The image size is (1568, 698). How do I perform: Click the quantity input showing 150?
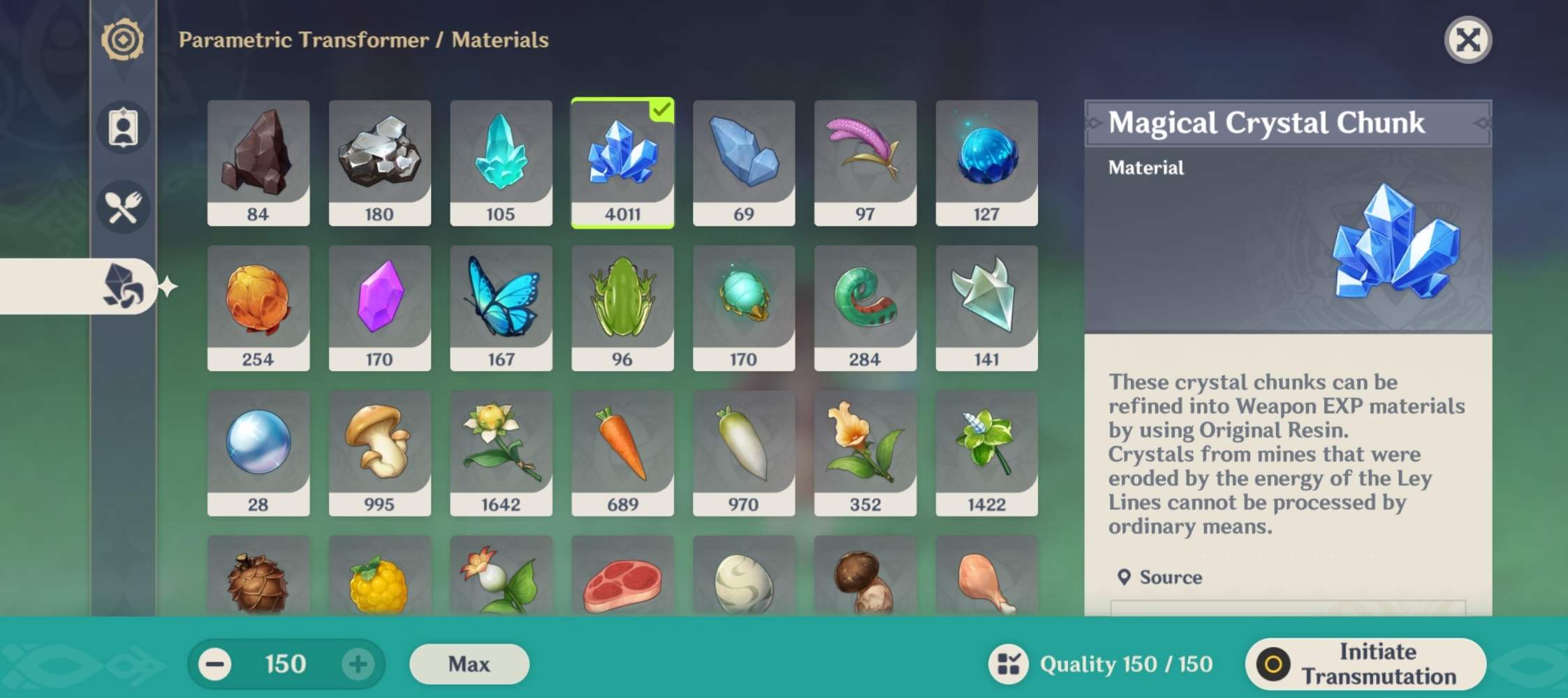(284, 664)
